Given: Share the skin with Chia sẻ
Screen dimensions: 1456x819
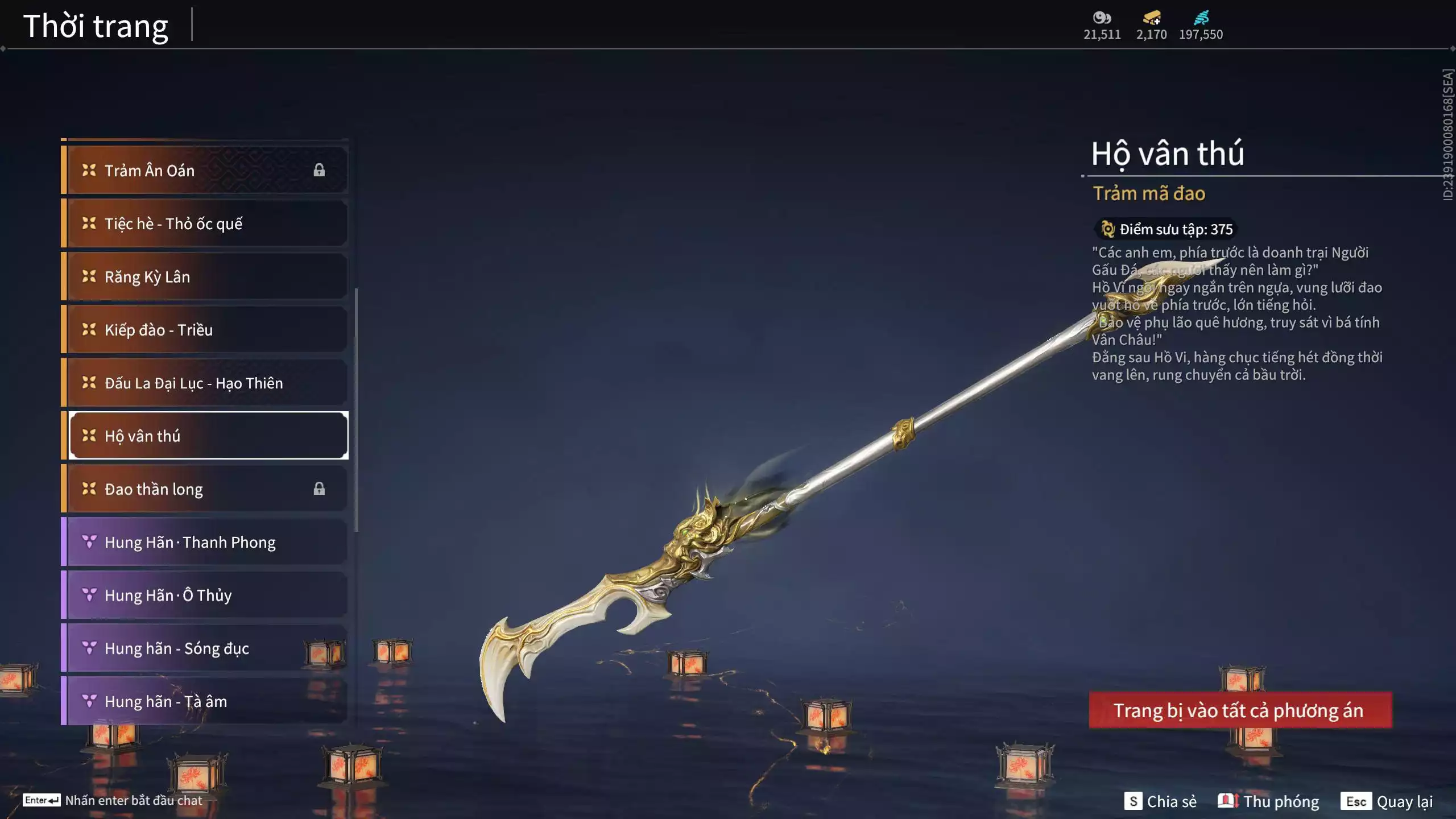Looking at the screenshot, I should pos(1160,801).
